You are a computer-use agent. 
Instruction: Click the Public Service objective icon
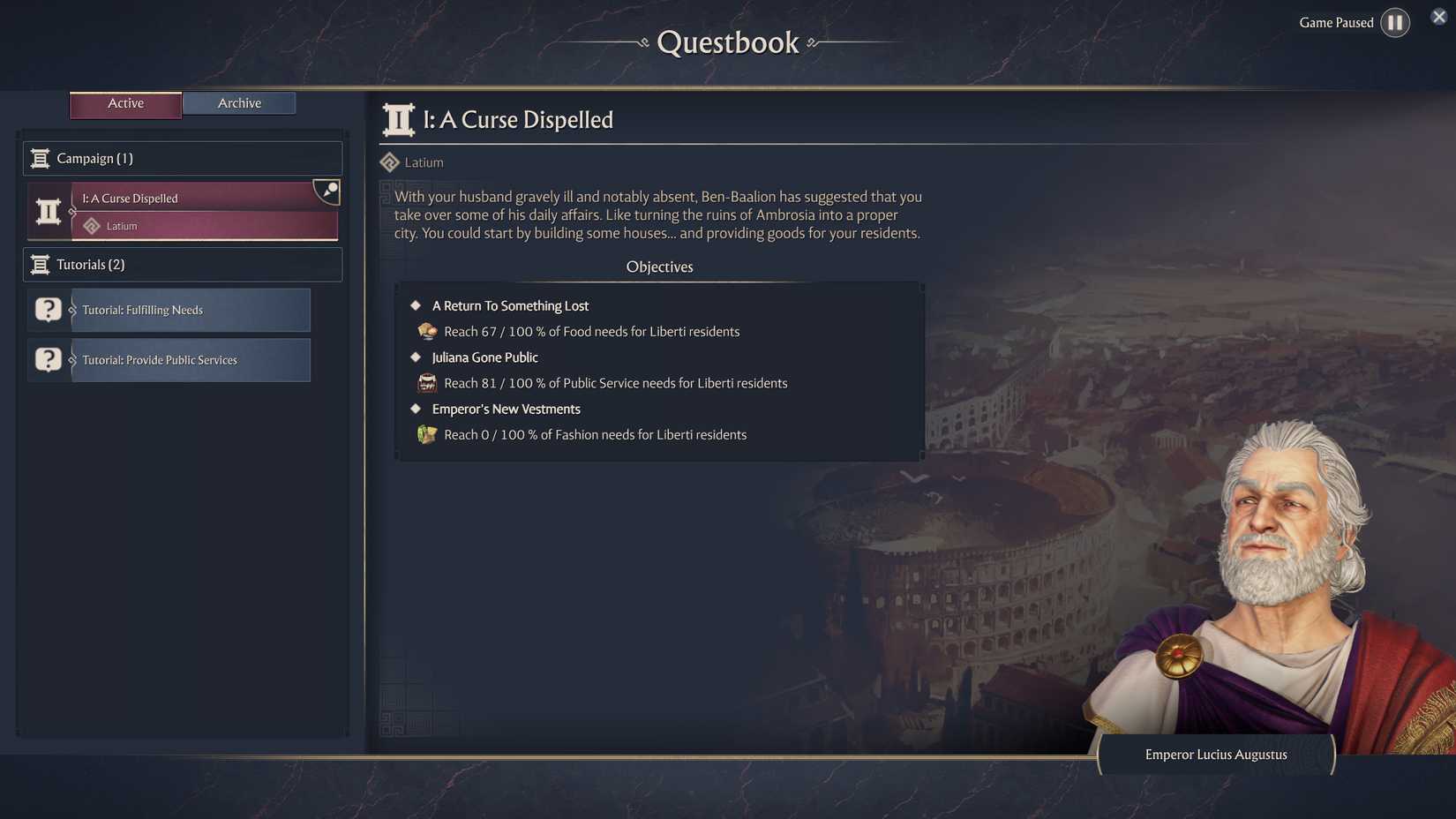pyautogui.click(x=427, y=383)
